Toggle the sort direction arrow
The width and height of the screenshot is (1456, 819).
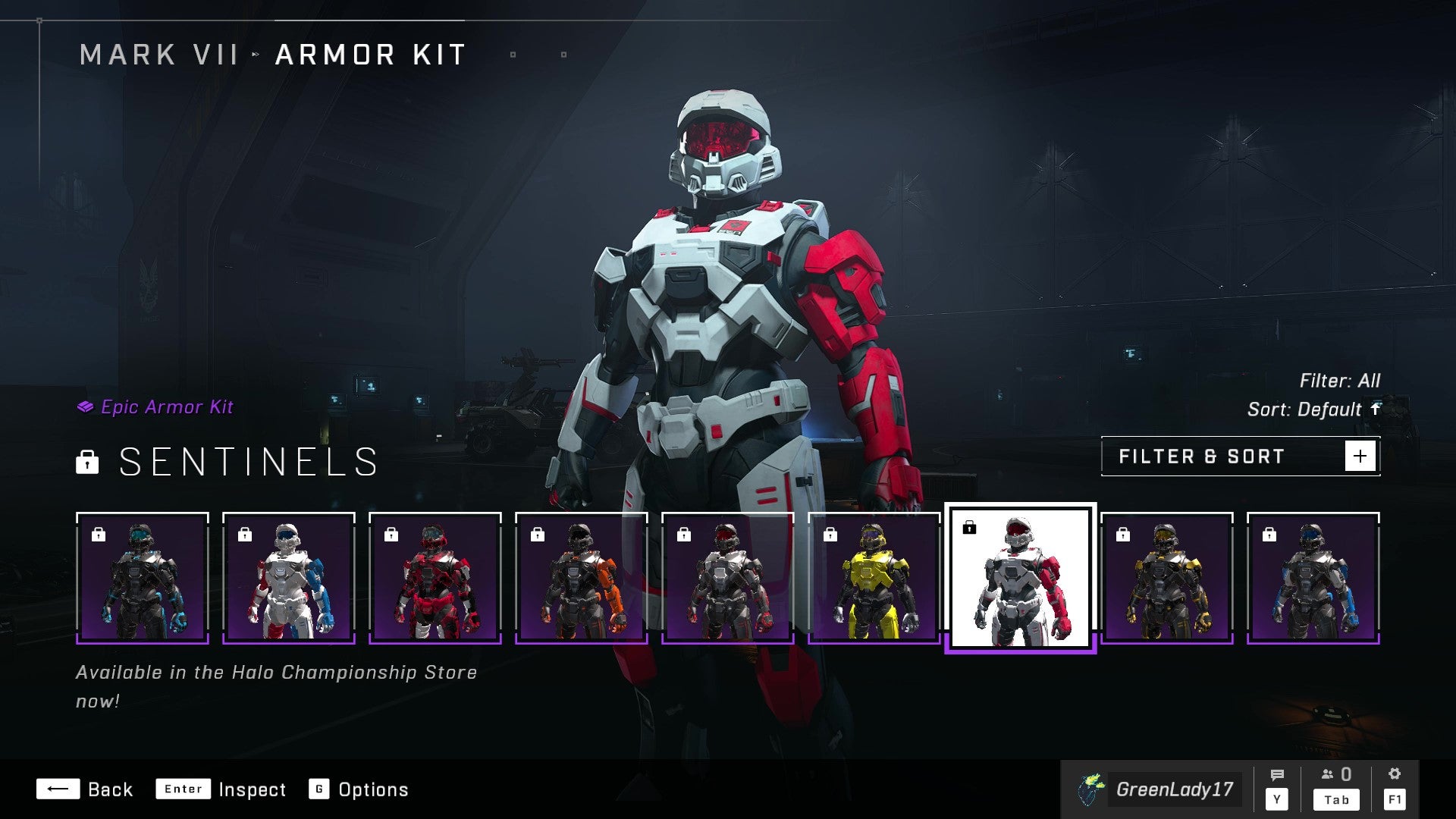(1376, 409)
